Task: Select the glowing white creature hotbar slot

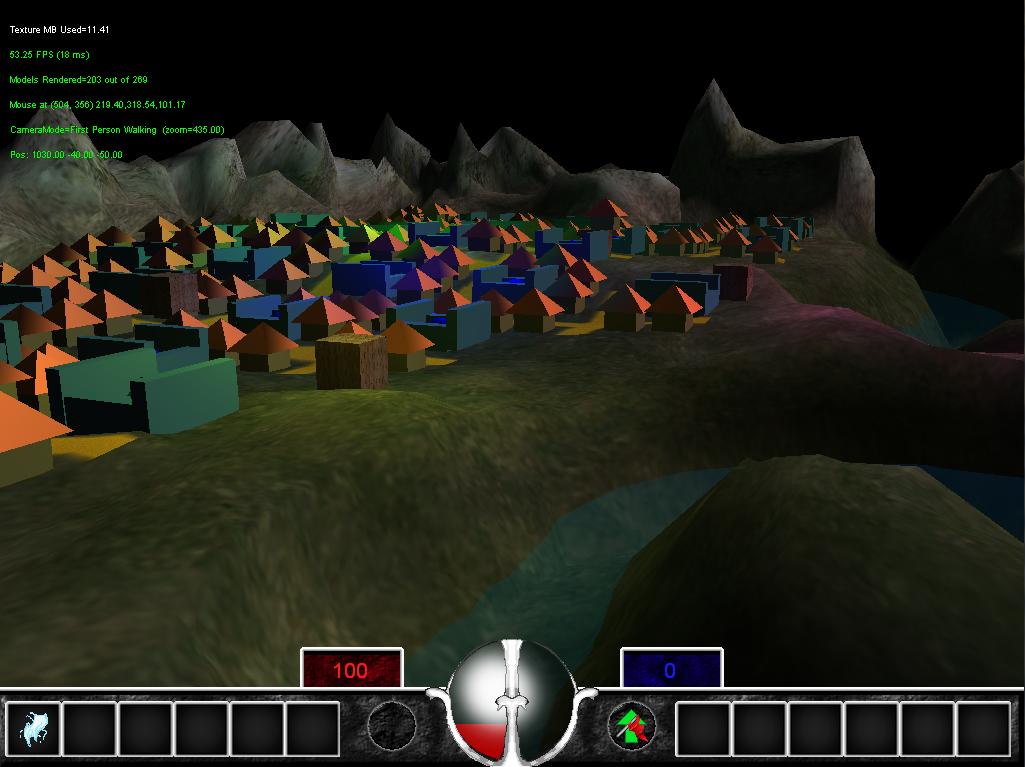Action: point(33,728)
